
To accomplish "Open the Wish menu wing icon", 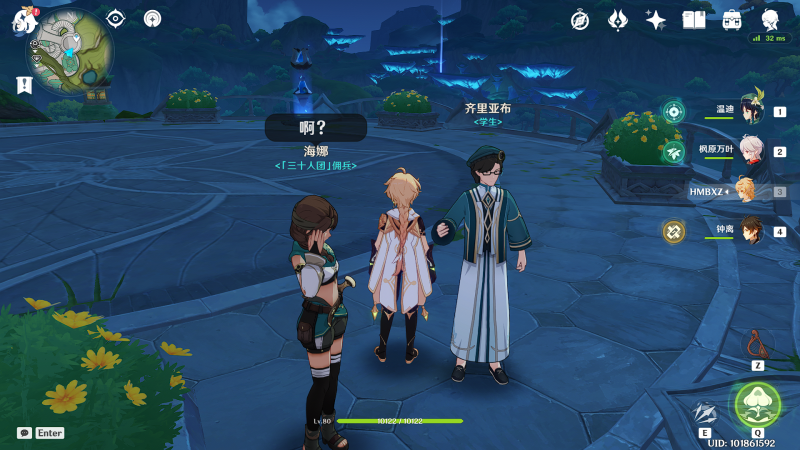I will pos(618,20).
